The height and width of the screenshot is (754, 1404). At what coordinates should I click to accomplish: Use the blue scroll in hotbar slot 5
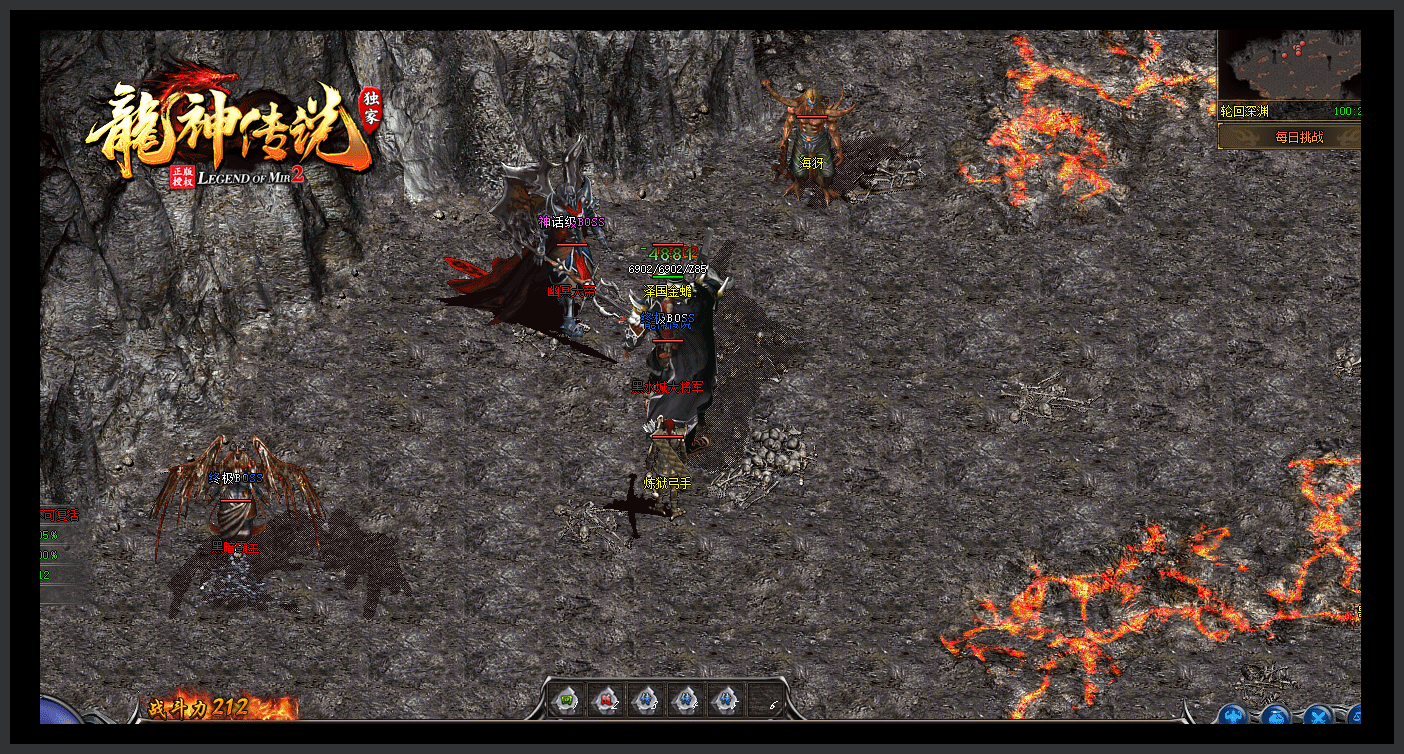pos(727,700)
